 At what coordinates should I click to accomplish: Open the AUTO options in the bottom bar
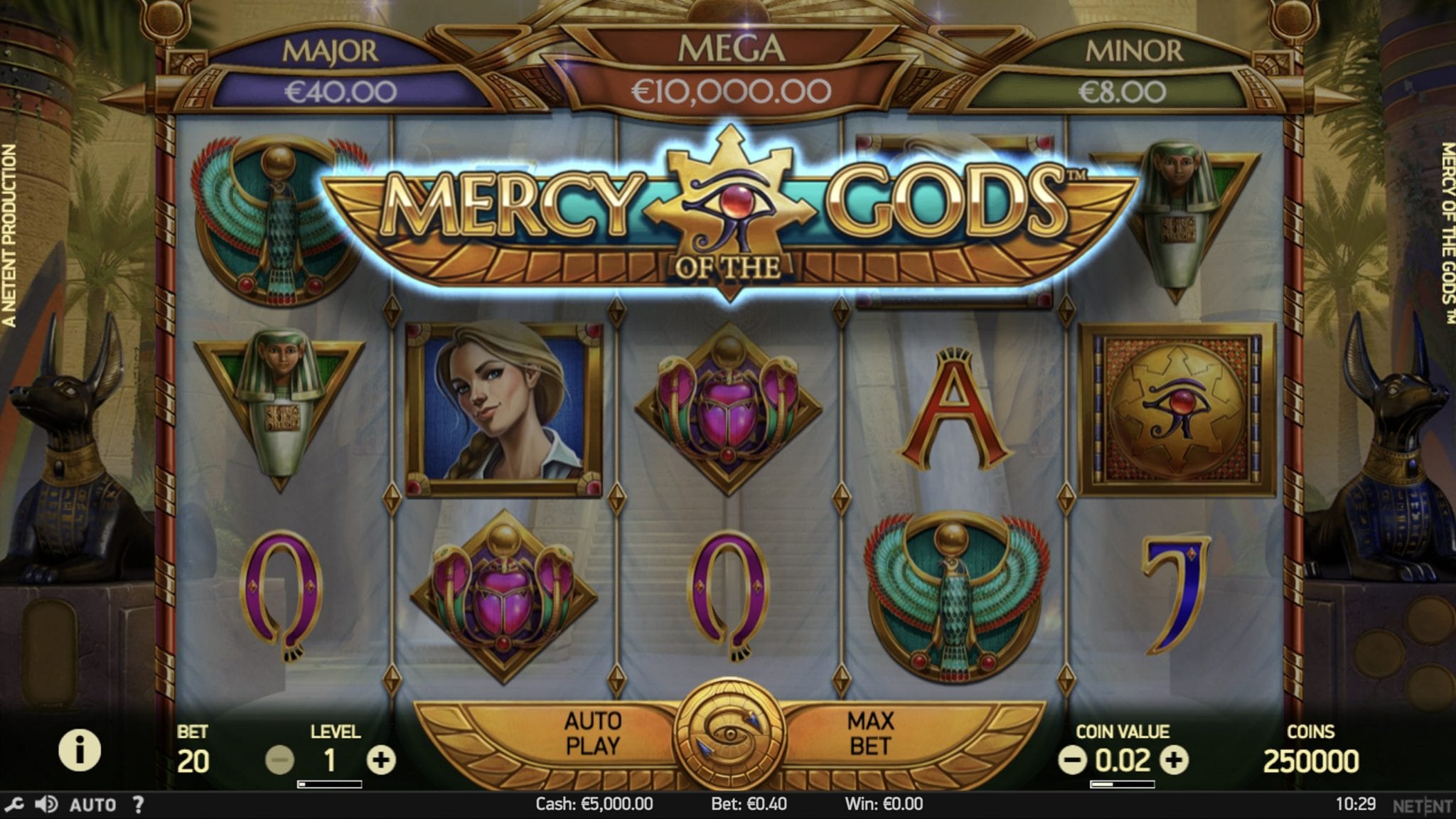click(x=92, y=805)
